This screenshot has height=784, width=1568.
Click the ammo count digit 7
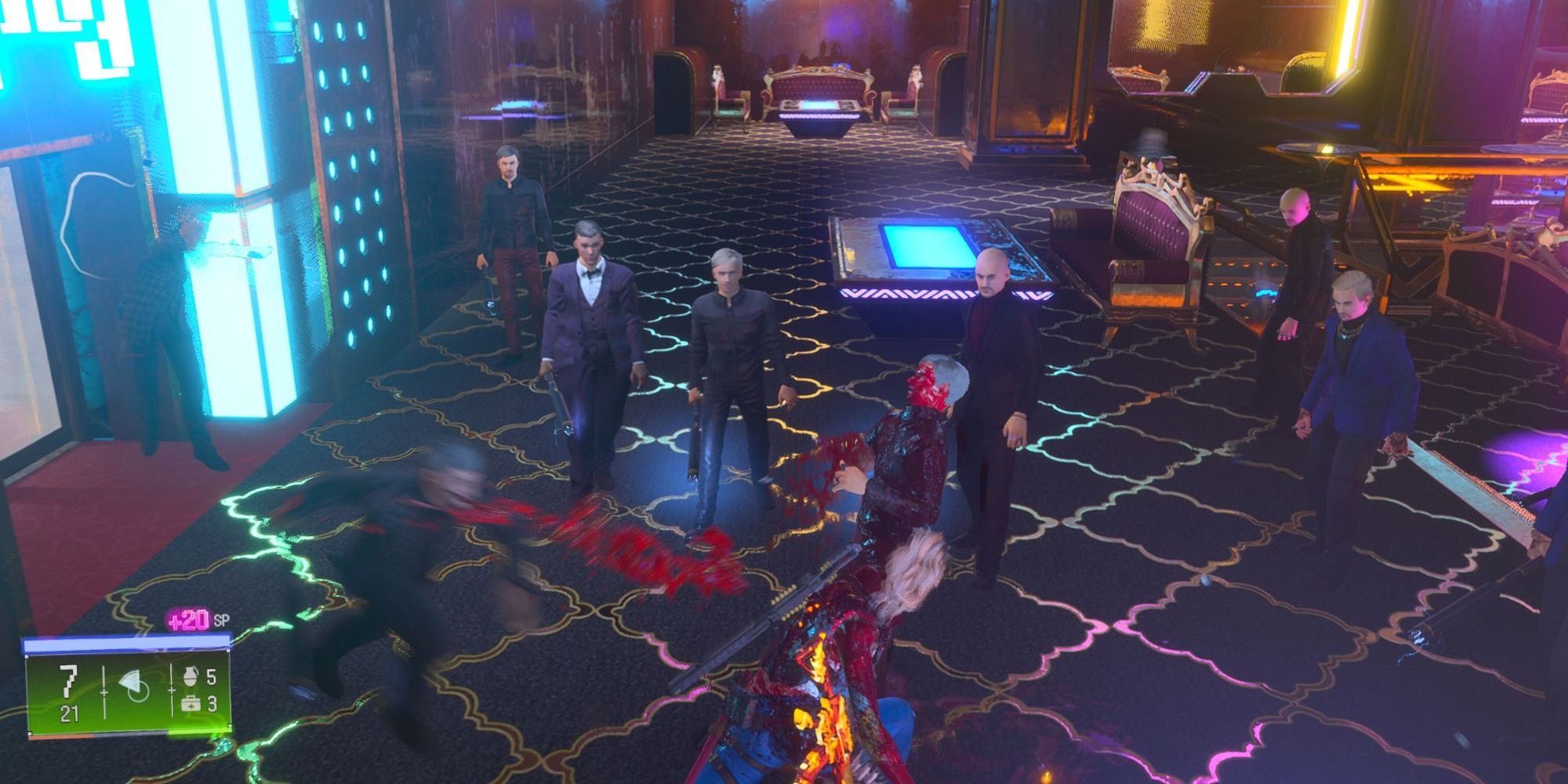(67, 679)
